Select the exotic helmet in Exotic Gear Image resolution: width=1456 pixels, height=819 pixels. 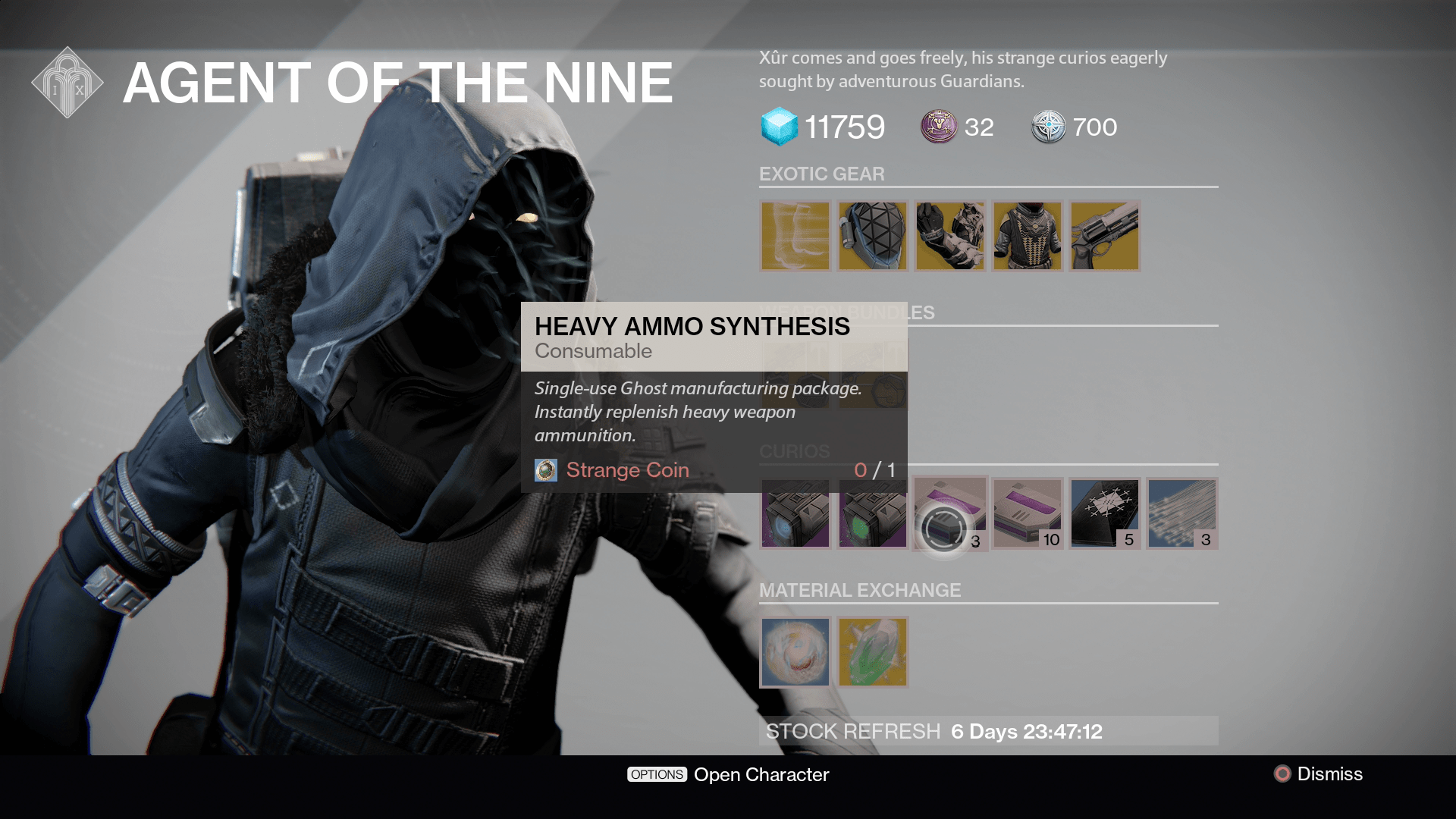[x=872, y=235]
